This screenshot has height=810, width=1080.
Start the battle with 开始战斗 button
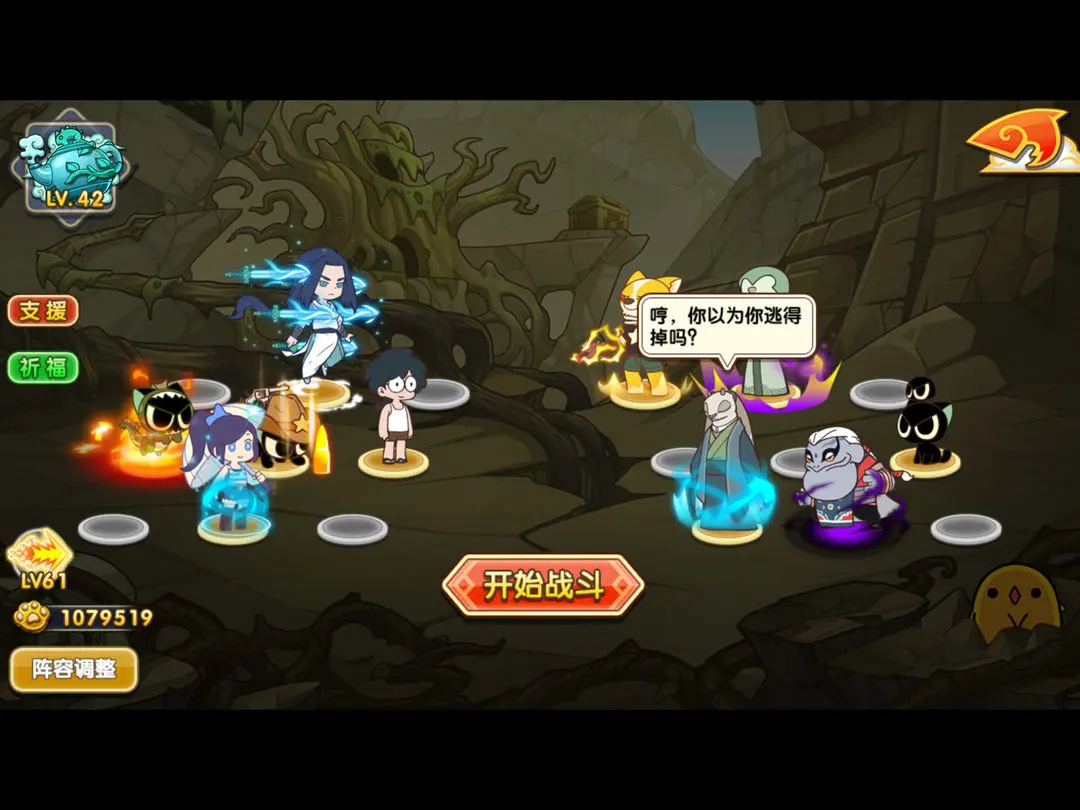tap(543, 586)
